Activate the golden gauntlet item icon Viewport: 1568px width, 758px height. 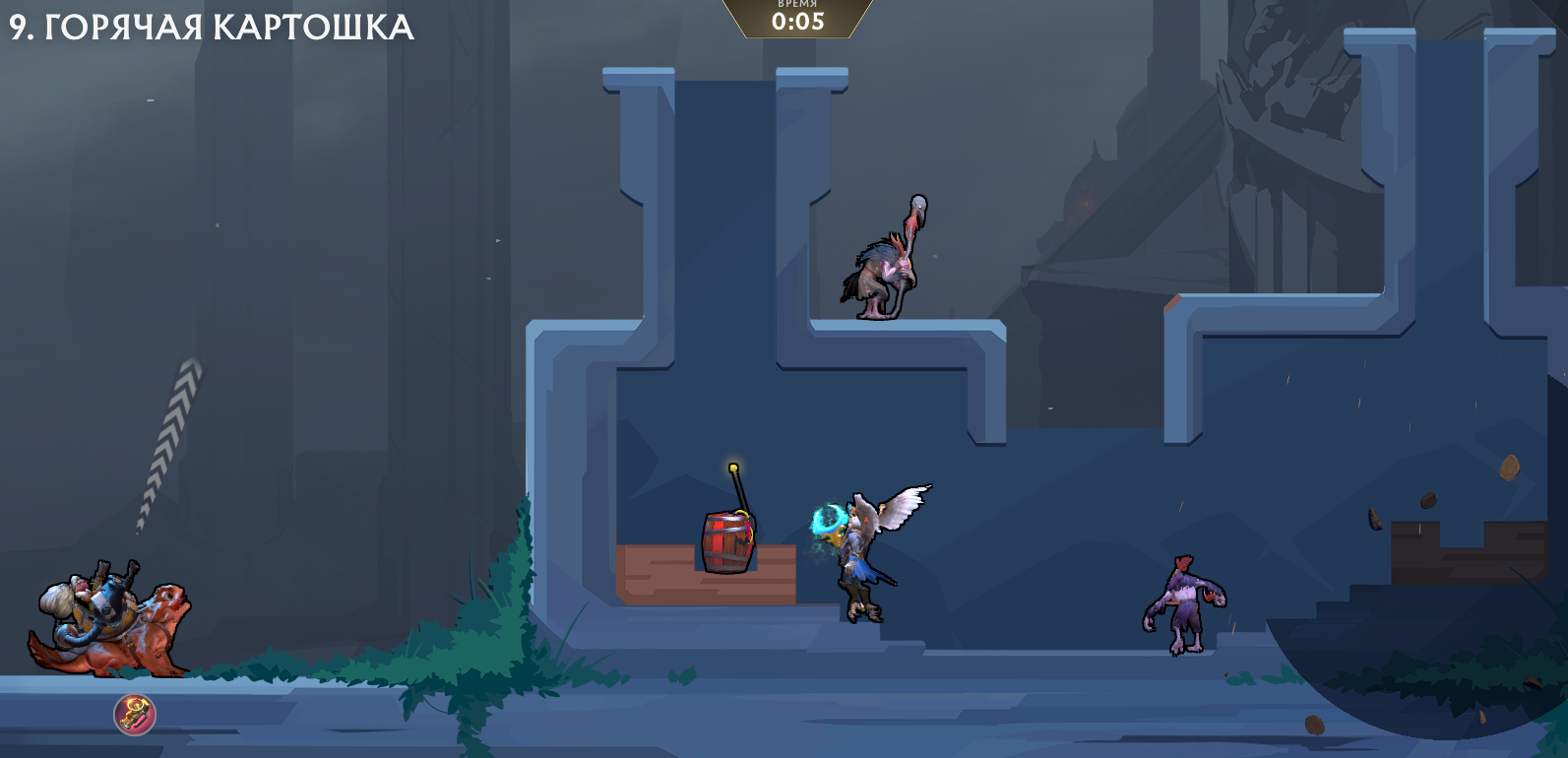tap(135, 715)
